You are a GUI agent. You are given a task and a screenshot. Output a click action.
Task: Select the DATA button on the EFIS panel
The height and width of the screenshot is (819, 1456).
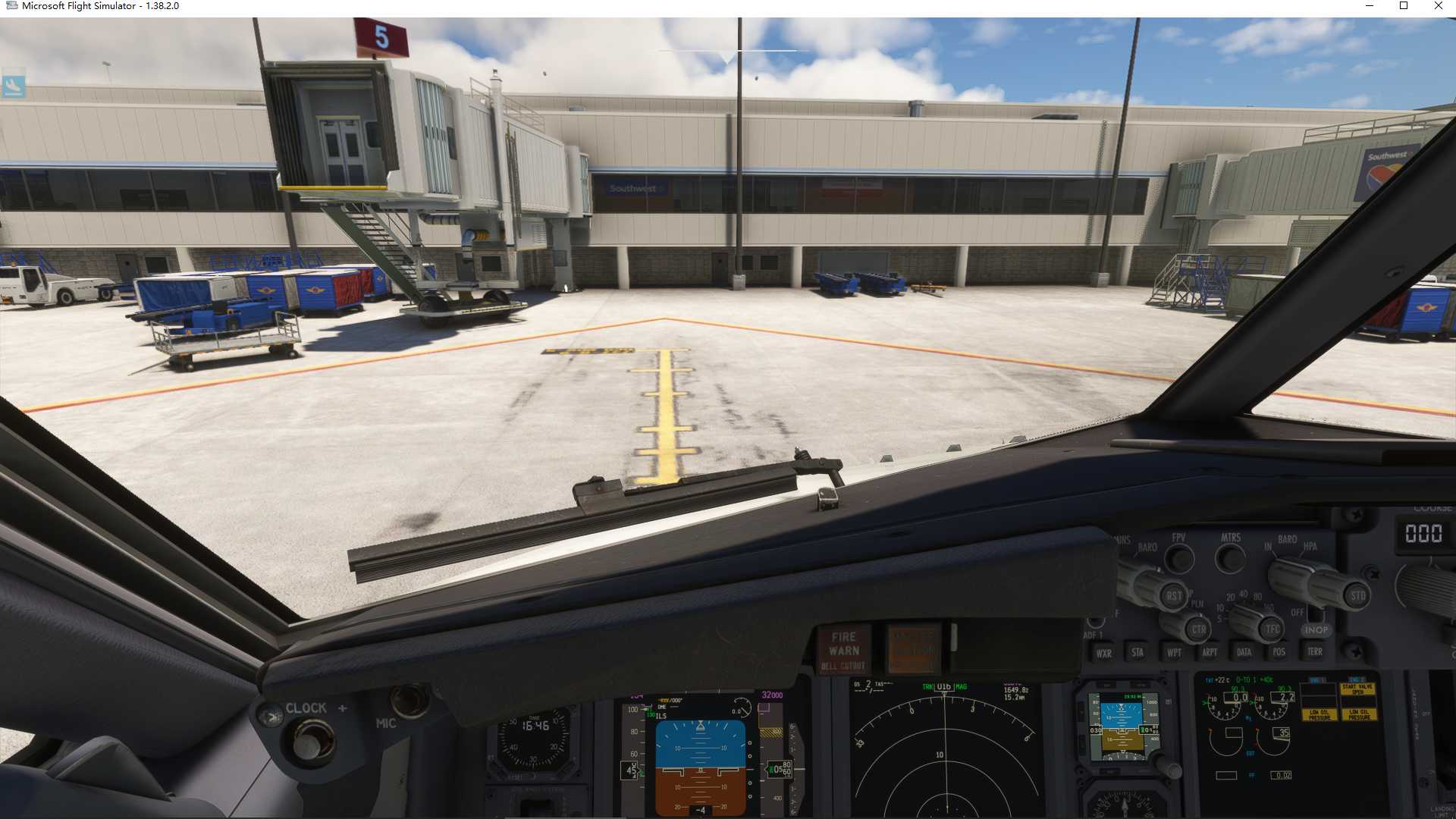(x=1244, y=652)
